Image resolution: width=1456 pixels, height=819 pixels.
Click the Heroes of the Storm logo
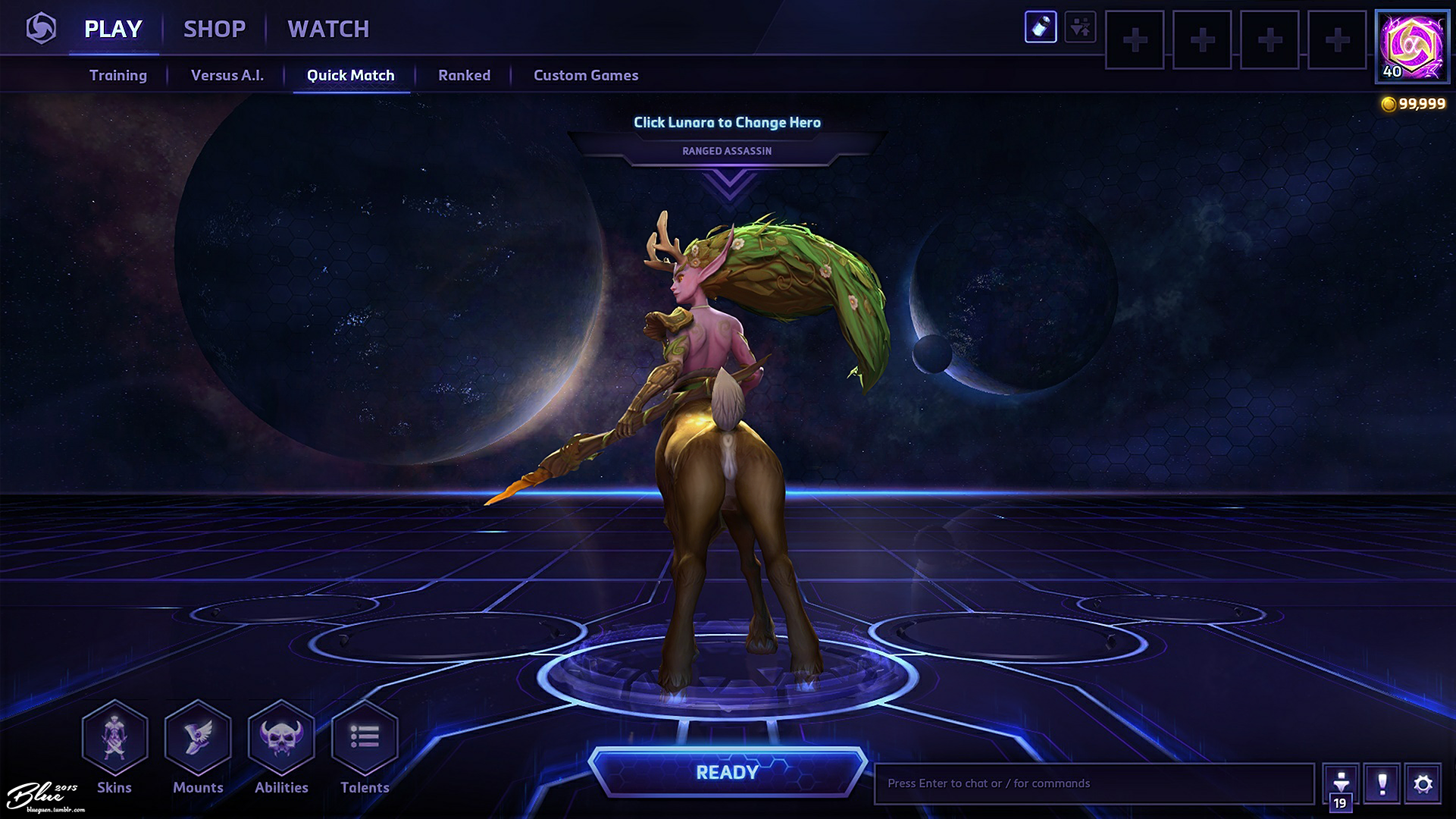(41, 29)
